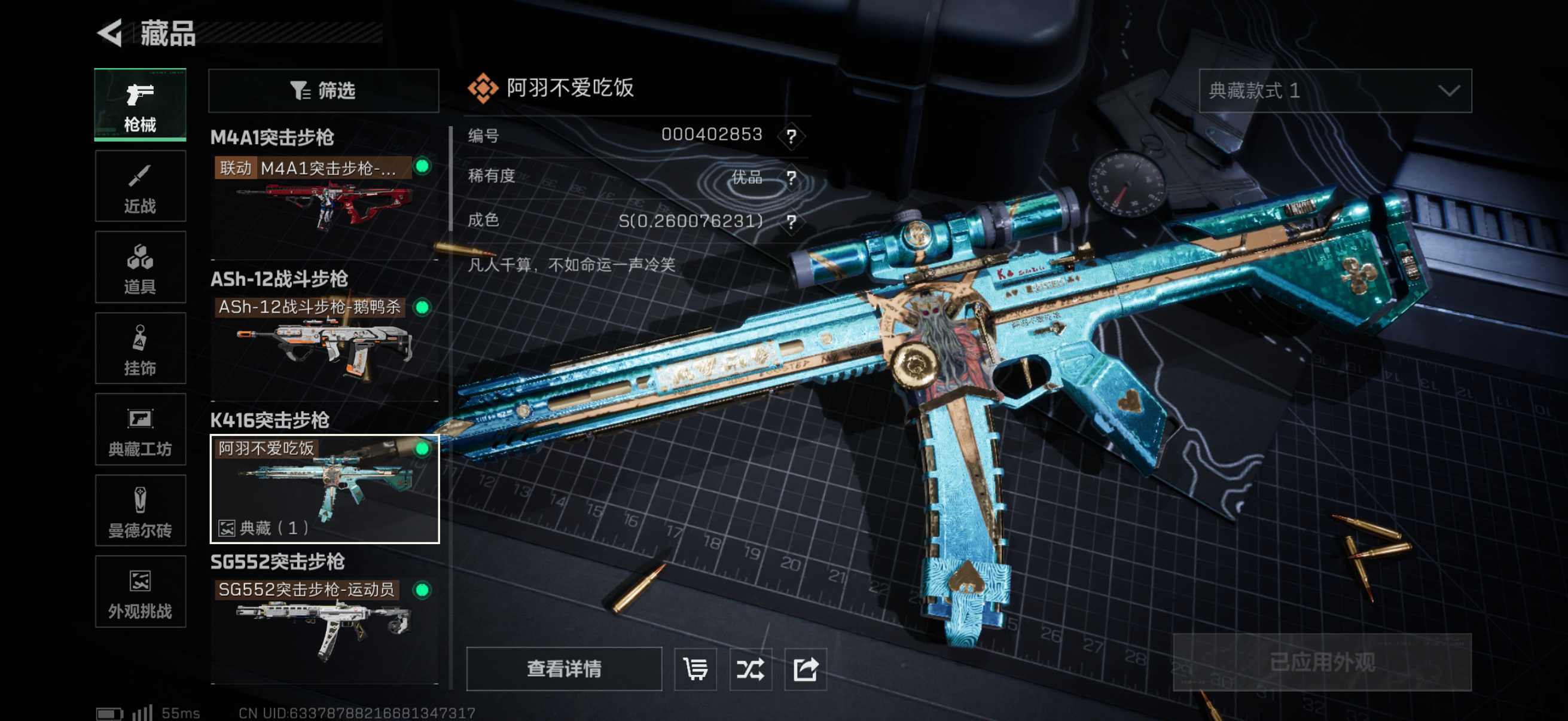
Task: Click the shuffle arrows icon button
Action: tap(750, 669)
